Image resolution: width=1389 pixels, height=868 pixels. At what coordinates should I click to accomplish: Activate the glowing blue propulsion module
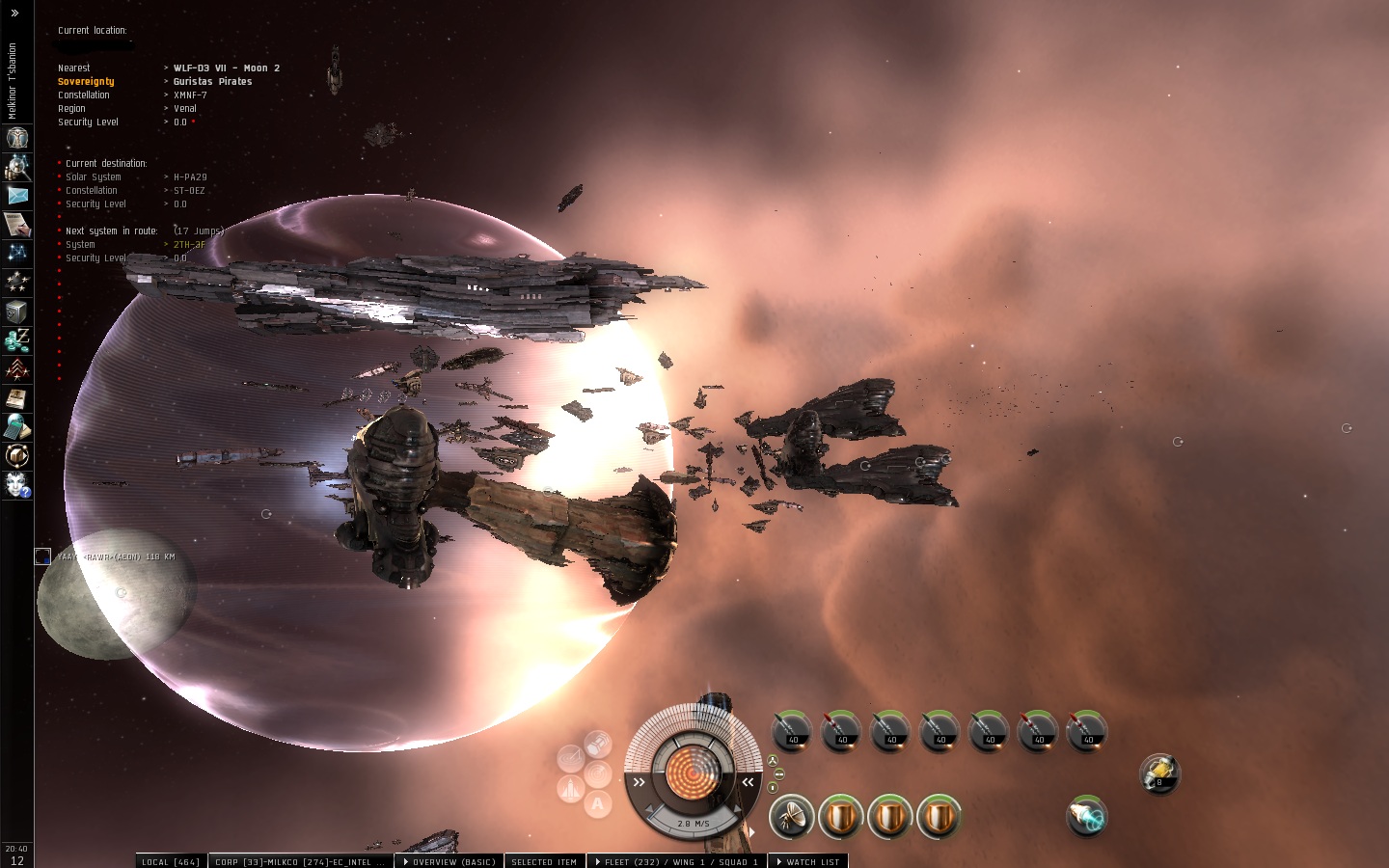point(1086,816)
